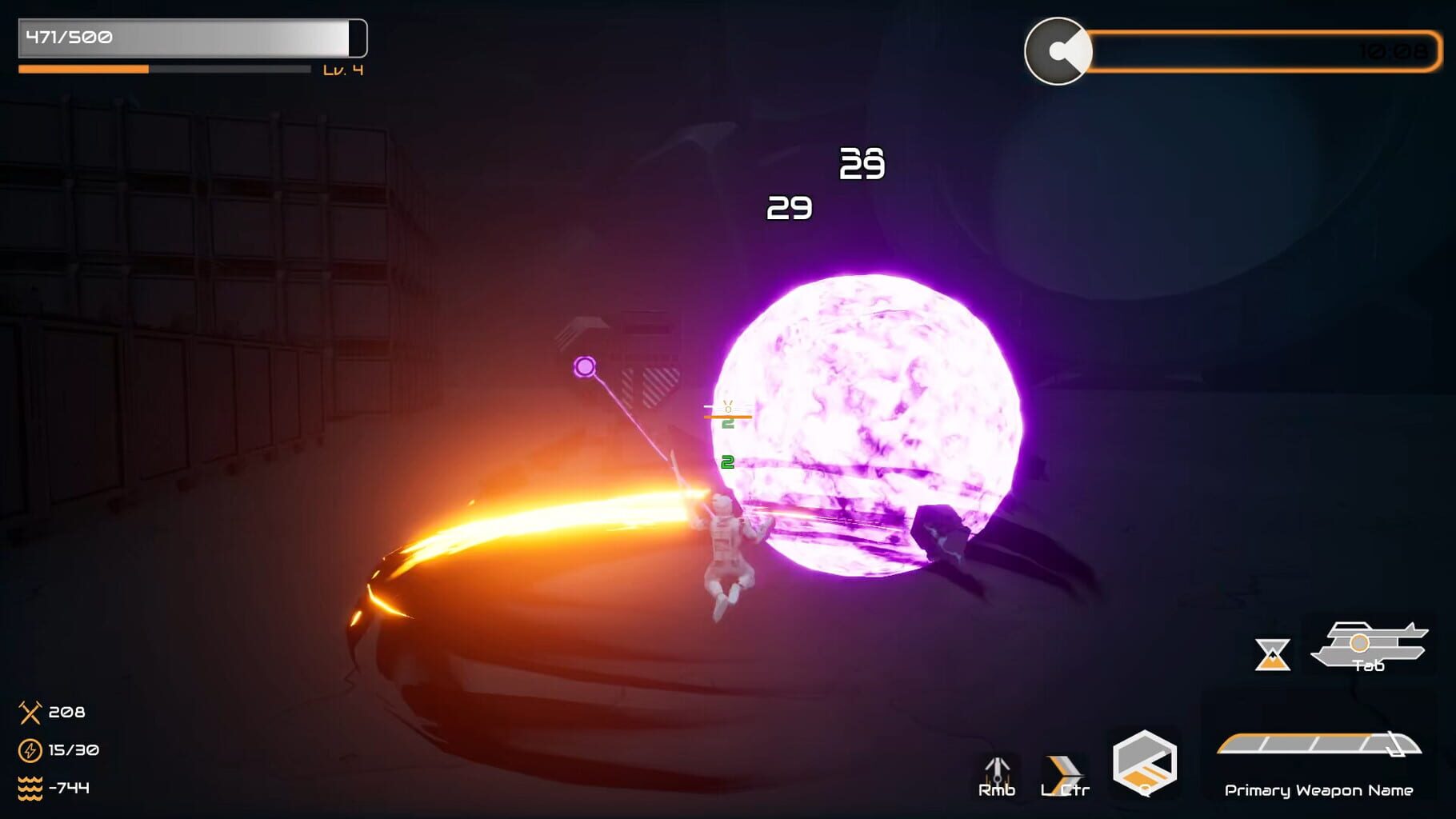Switch to the secondary gun weapon icon

click(1369, 645)
